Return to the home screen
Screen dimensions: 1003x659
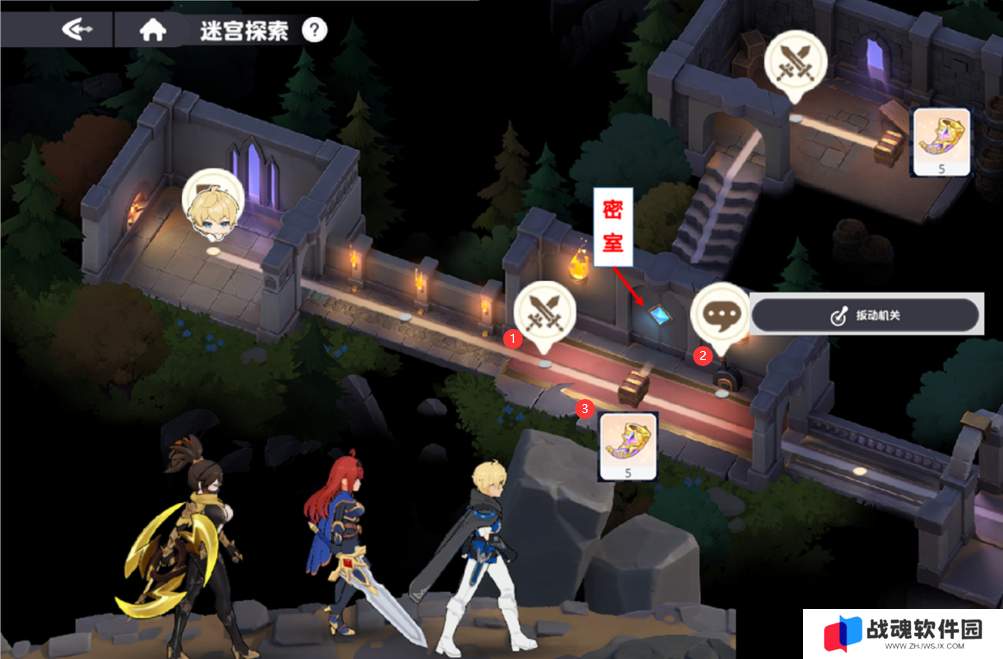click(152, 30)
